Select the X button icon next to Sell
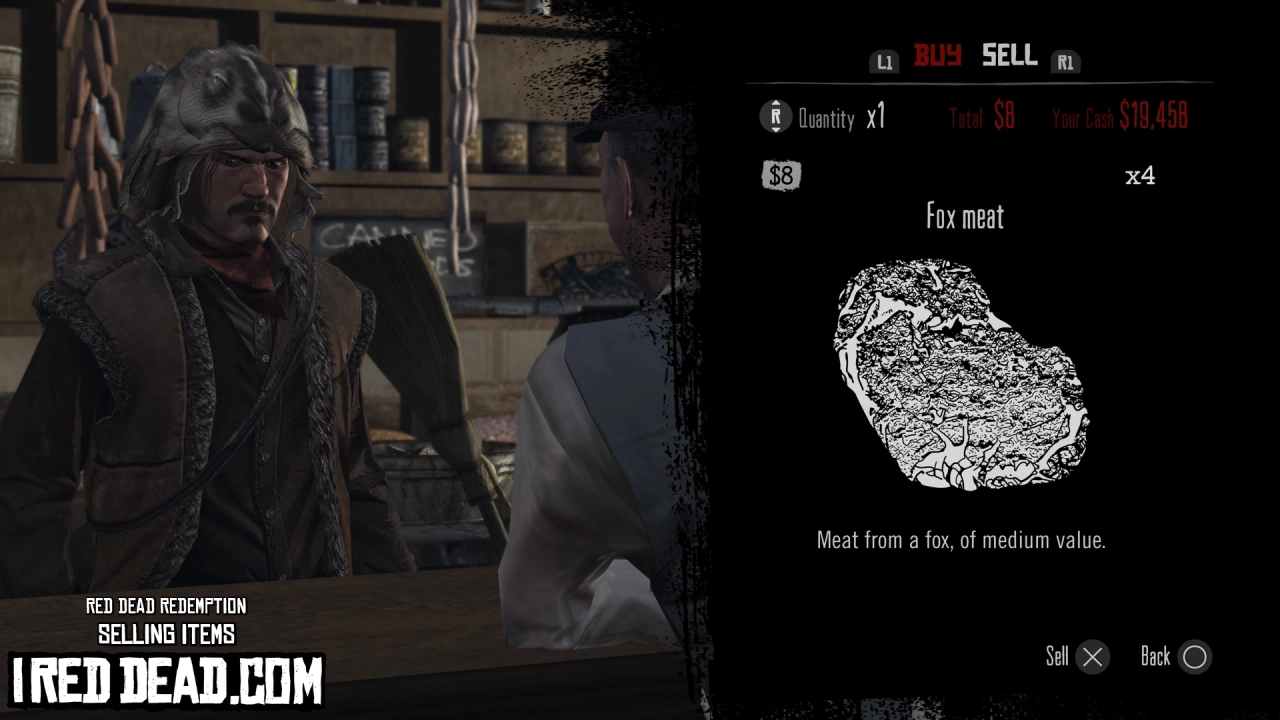 tap(1092, 657)
